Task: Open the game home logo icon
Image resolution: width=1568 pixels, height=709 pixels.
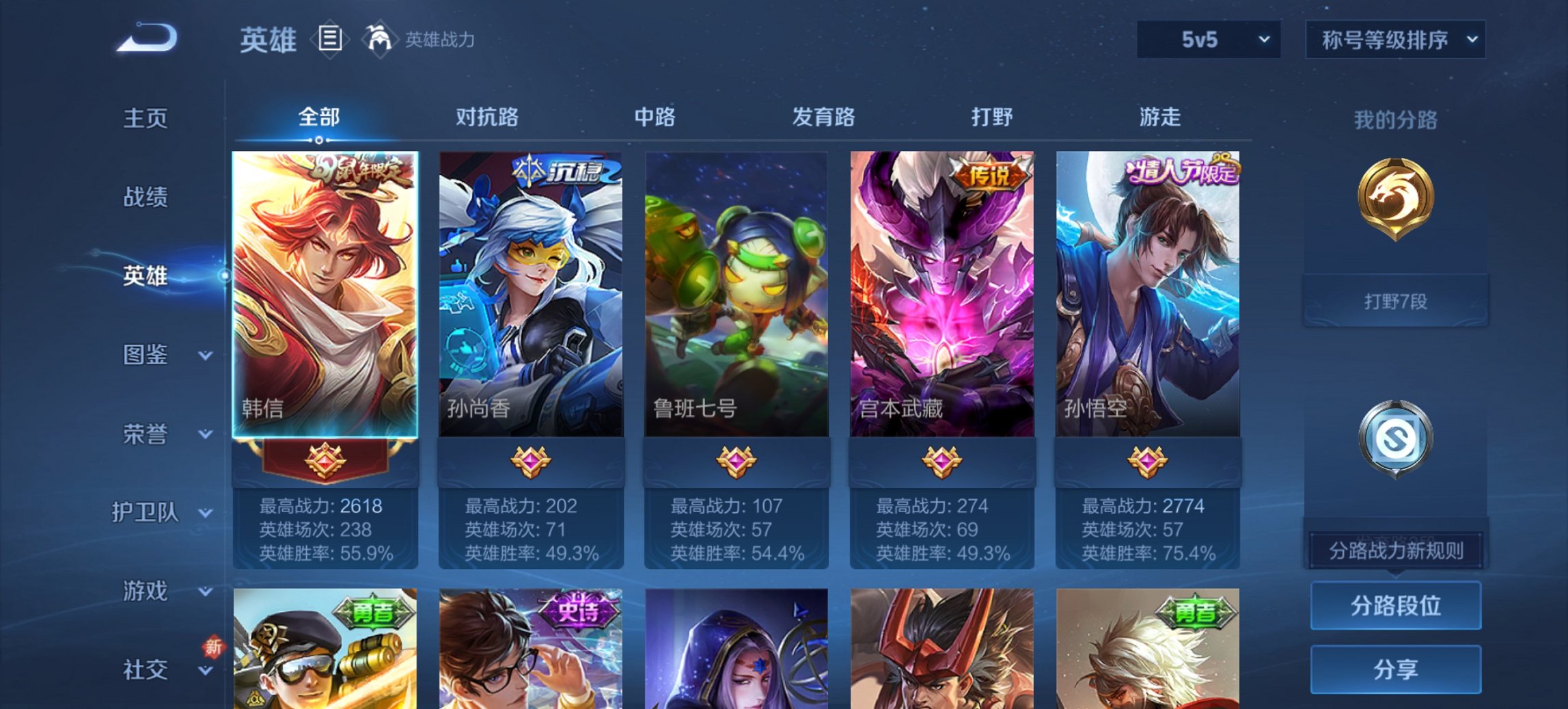Action: click(146, 39)
